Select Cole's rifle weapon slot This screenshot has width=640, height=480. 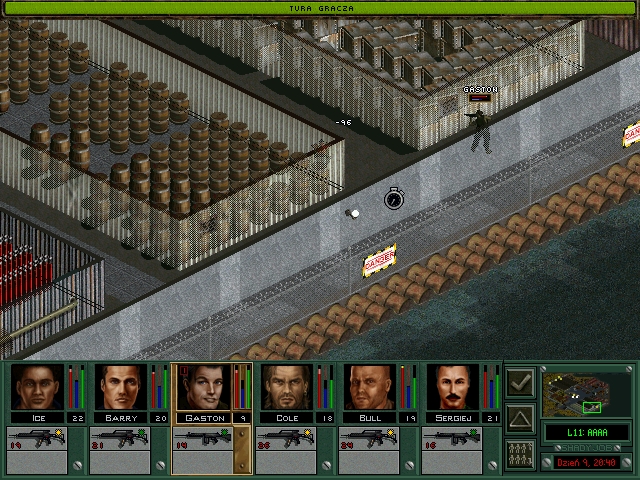(x=286, y=437)
